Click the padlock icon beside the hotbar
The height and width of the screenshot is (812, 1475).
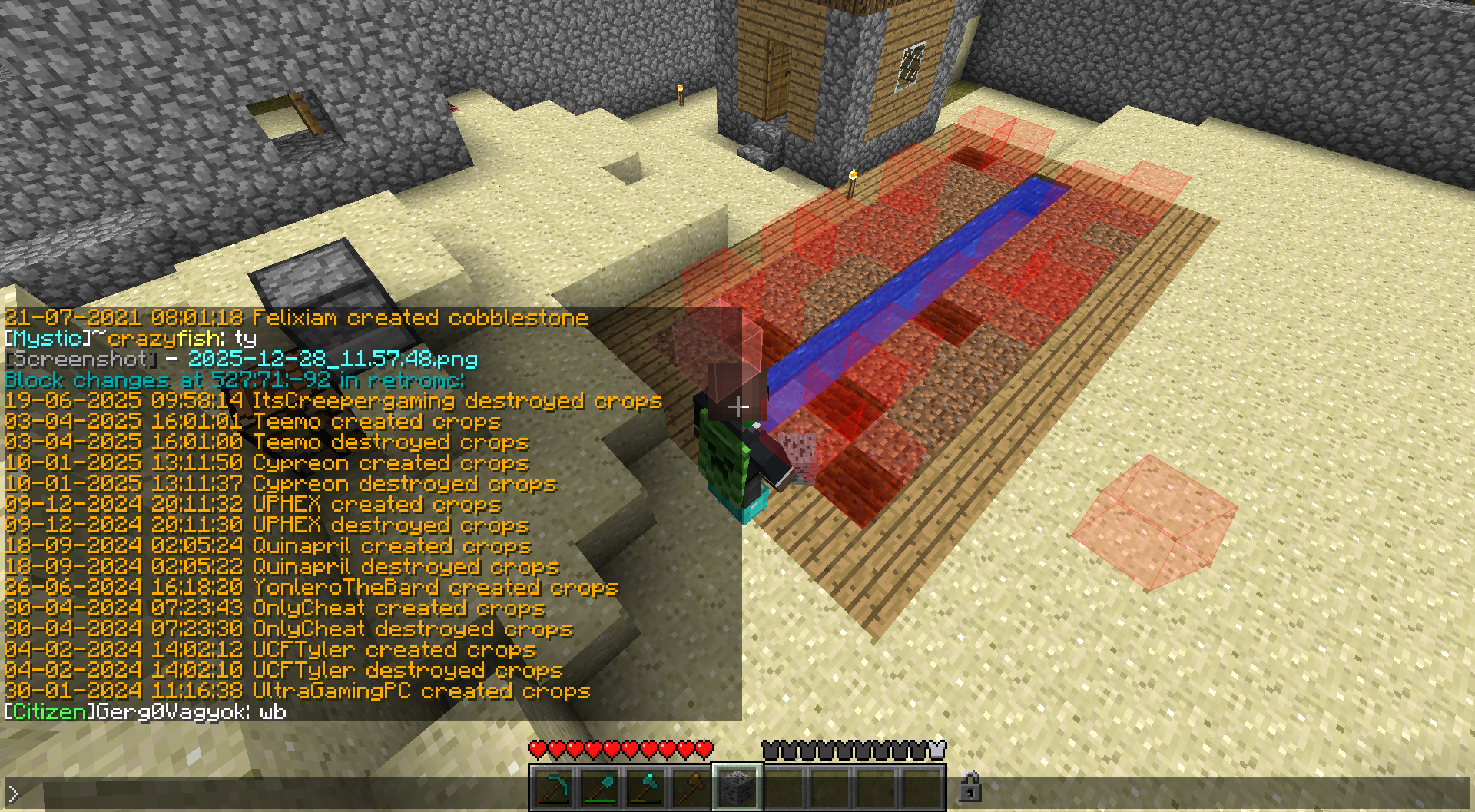(x=970, y=787)
